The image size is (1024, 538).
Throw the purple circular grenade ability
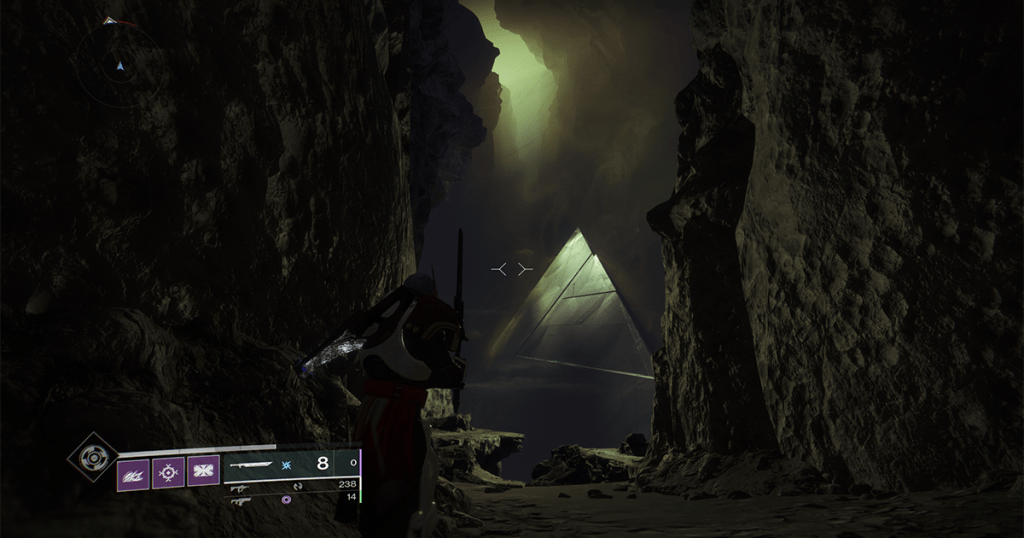click(x=167, y=470)
